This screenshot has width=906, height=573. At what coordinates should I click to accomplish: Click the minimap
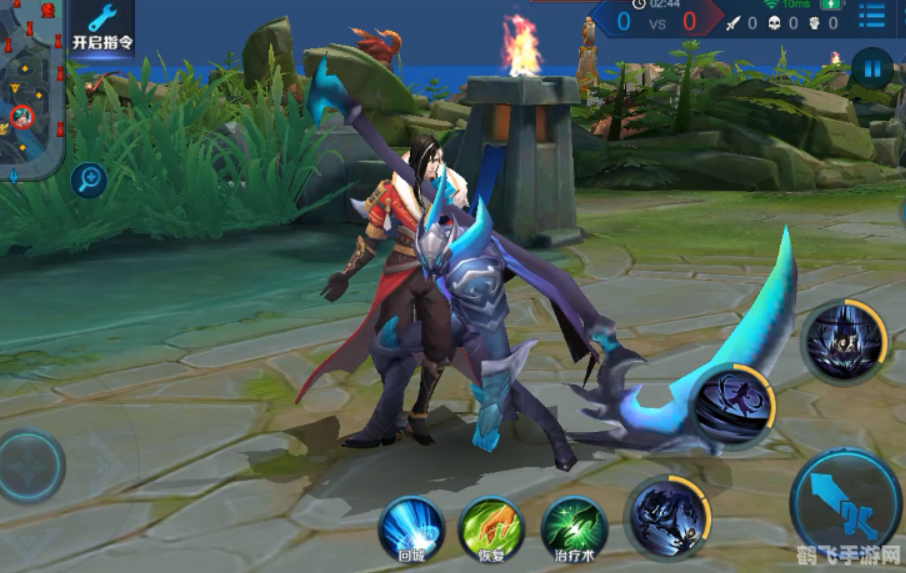(30, 90)
